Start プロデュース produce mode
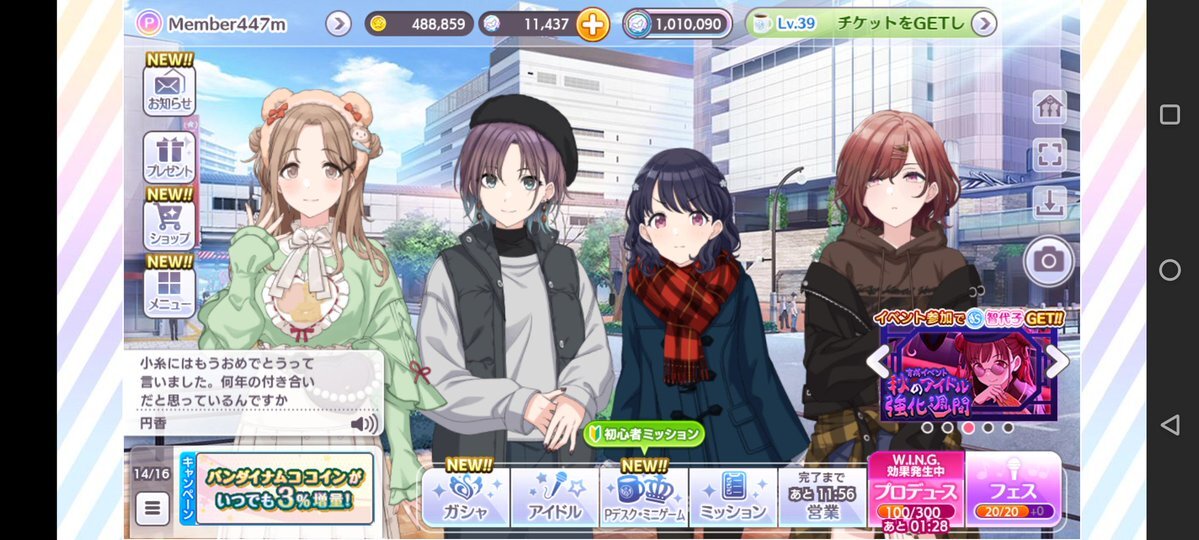 click(915, 490)
